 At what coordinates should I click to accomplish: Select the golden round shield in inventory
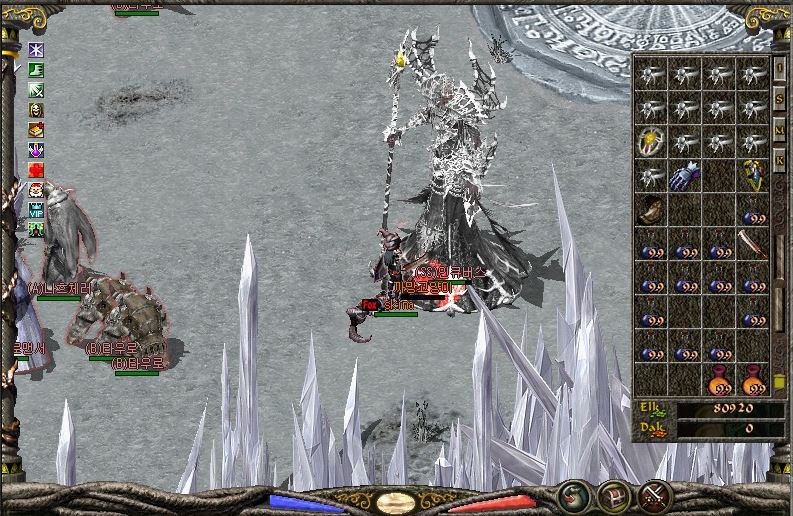[x=650, y=142]
